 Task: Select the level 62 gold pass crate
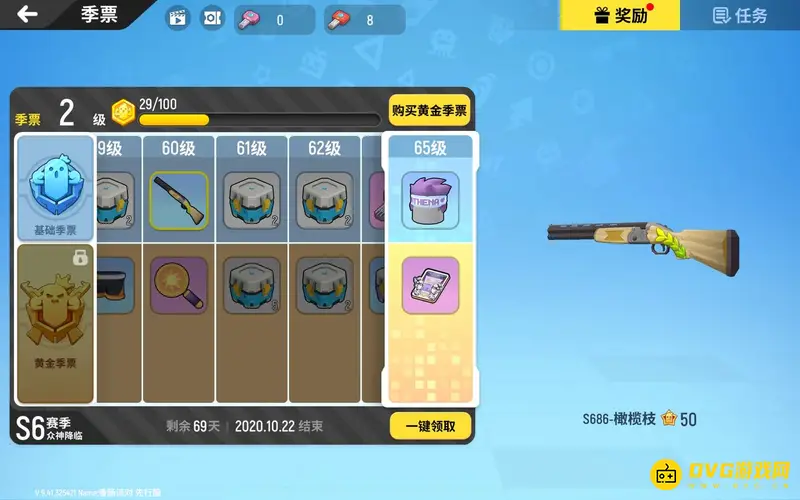[325, 285]
